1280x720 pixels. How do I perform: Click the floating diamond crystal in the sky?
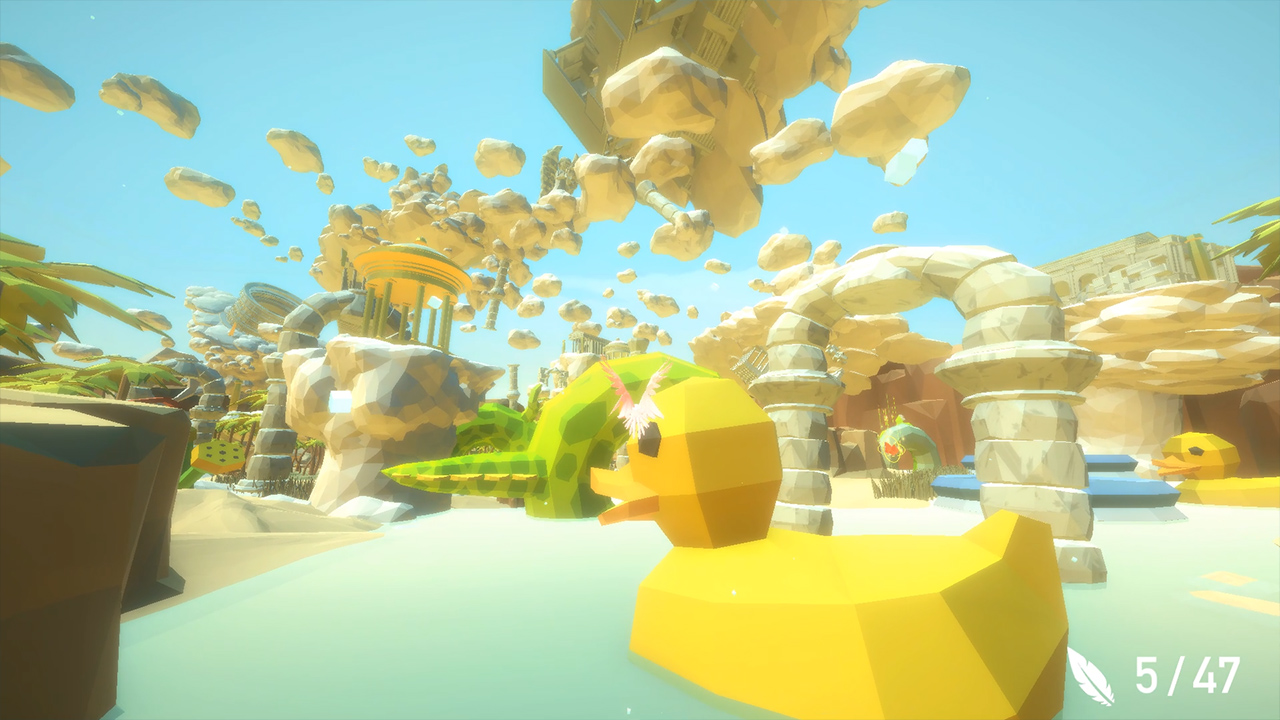(x=905, y=160)
